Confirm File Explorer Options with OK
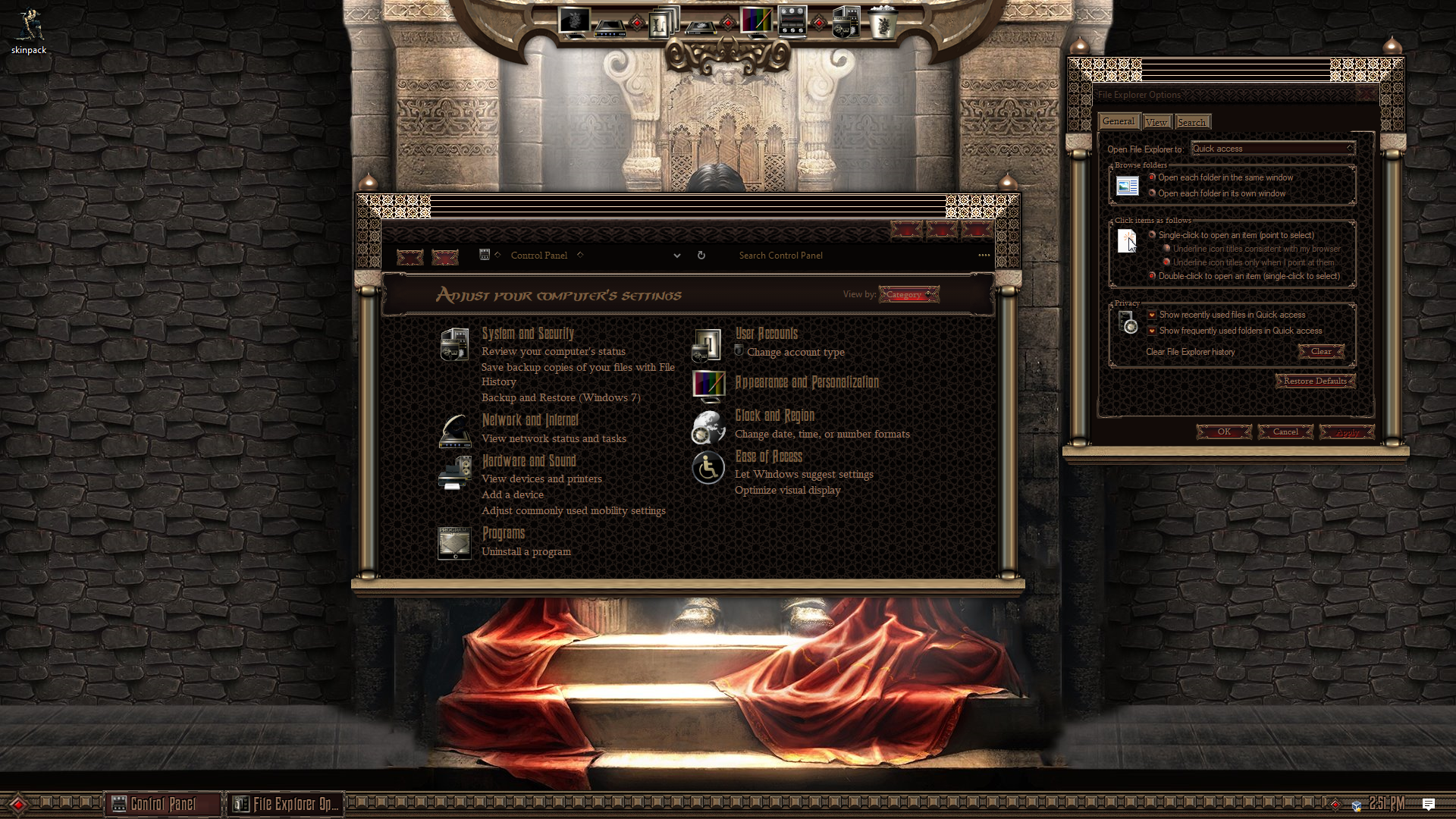This screenshot has height=819, width=1456. pyautogui.click(x=1224, y=431)
